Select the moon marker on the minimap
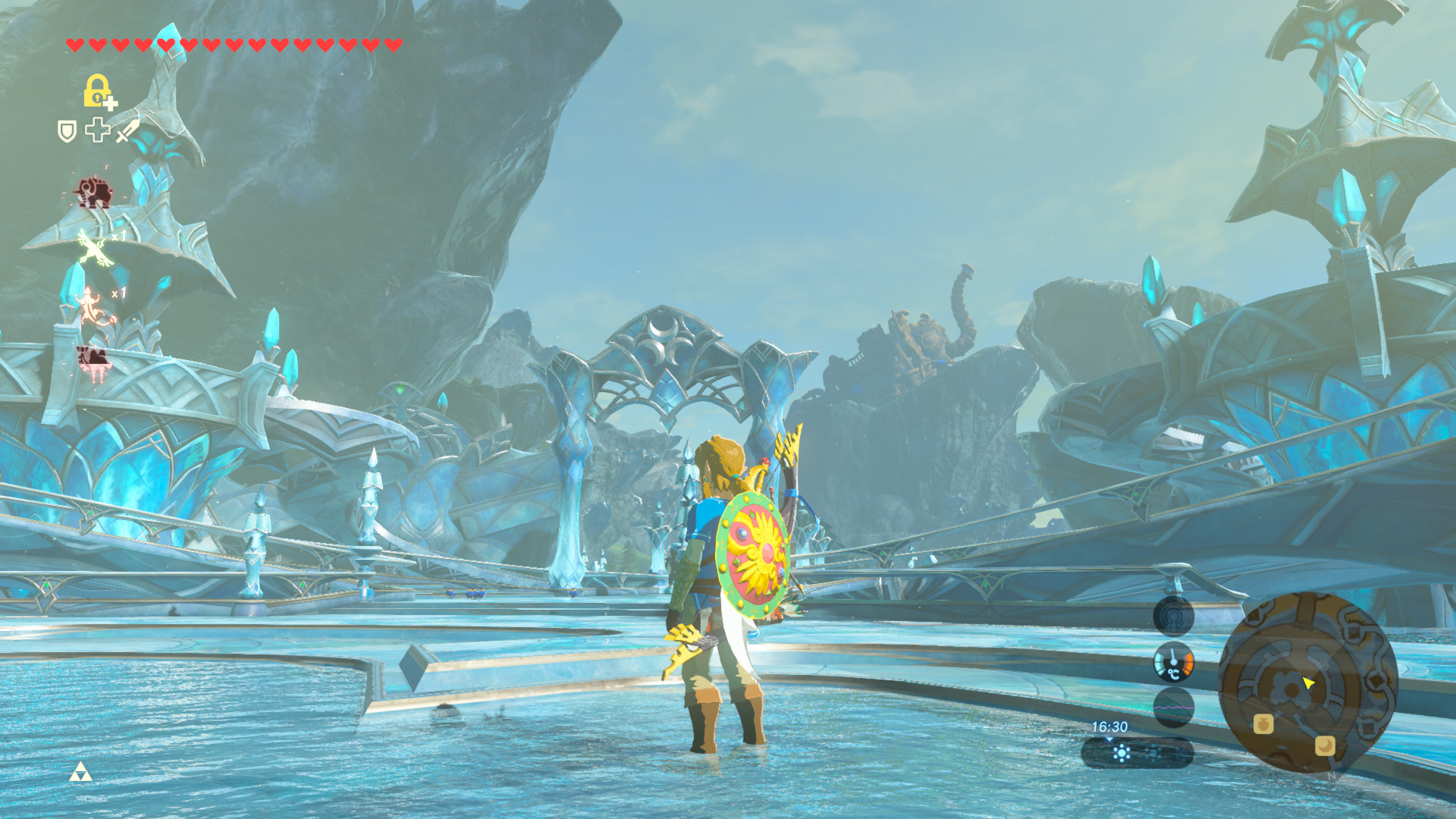The image size is (1456, 819). pos(1324,746)
